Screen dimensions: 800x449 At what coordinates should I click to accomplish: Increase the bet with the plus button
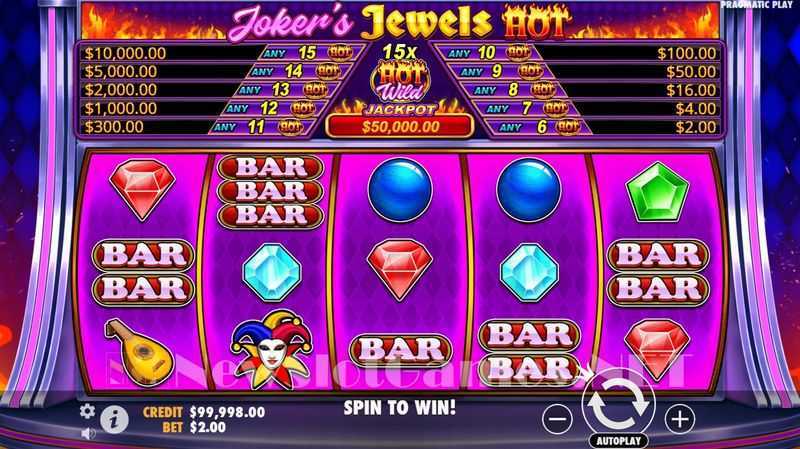pos(680,417)
